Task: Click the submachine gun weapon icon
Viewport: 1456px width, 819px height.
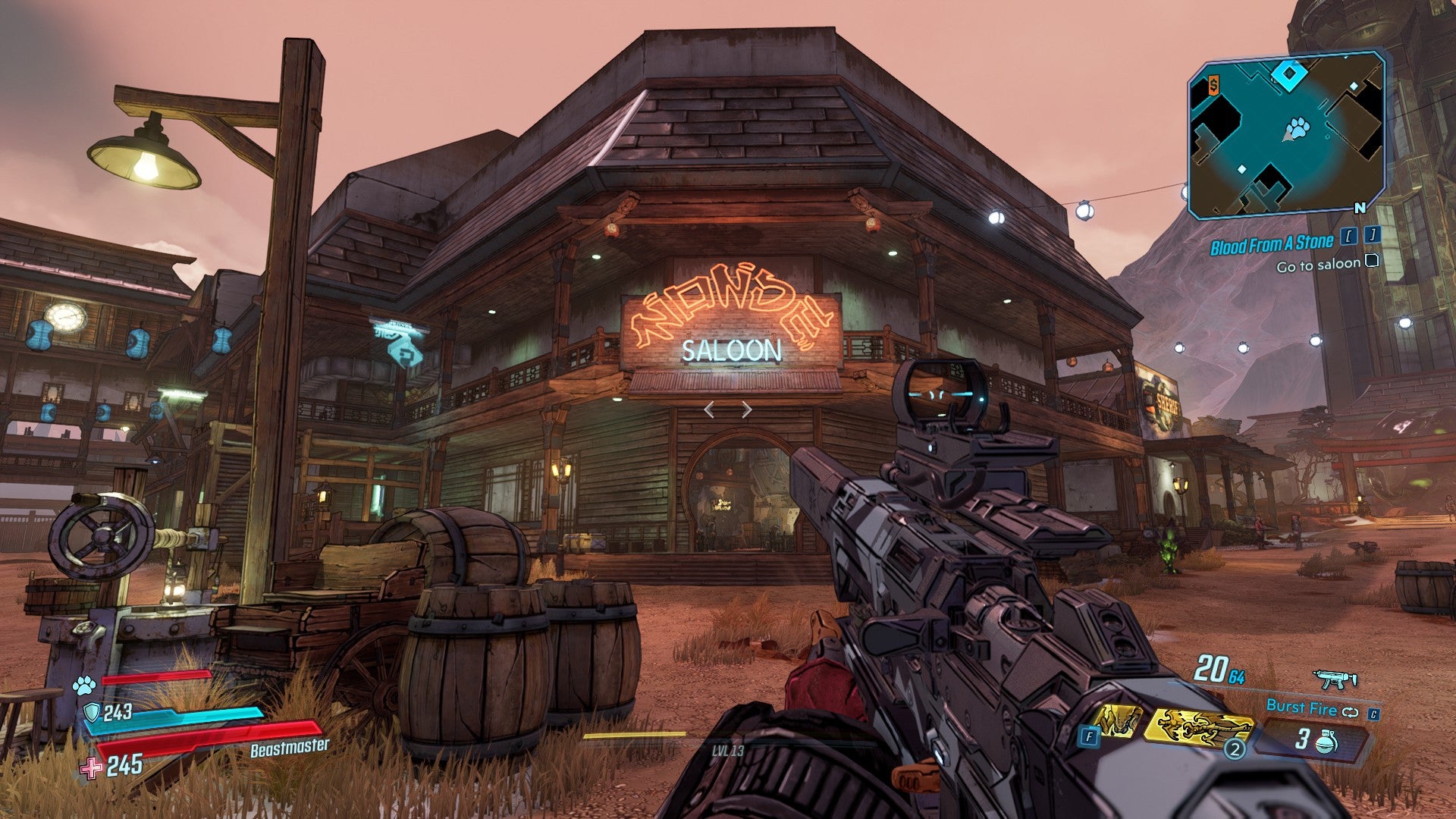Action: click(1335, 679)
